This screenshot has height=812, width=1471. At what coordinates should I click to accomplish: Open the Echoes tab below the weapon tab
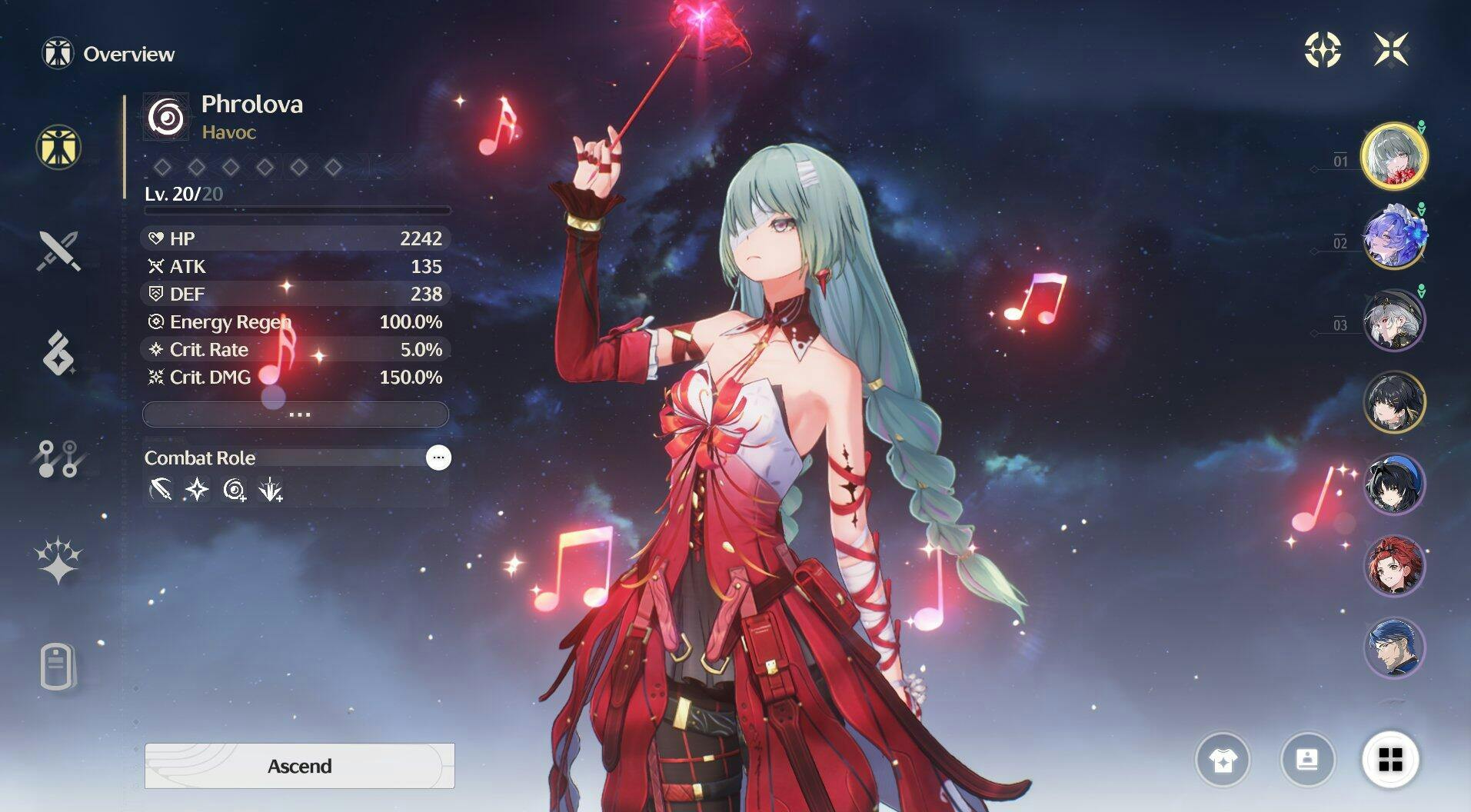tap(58, 354)
